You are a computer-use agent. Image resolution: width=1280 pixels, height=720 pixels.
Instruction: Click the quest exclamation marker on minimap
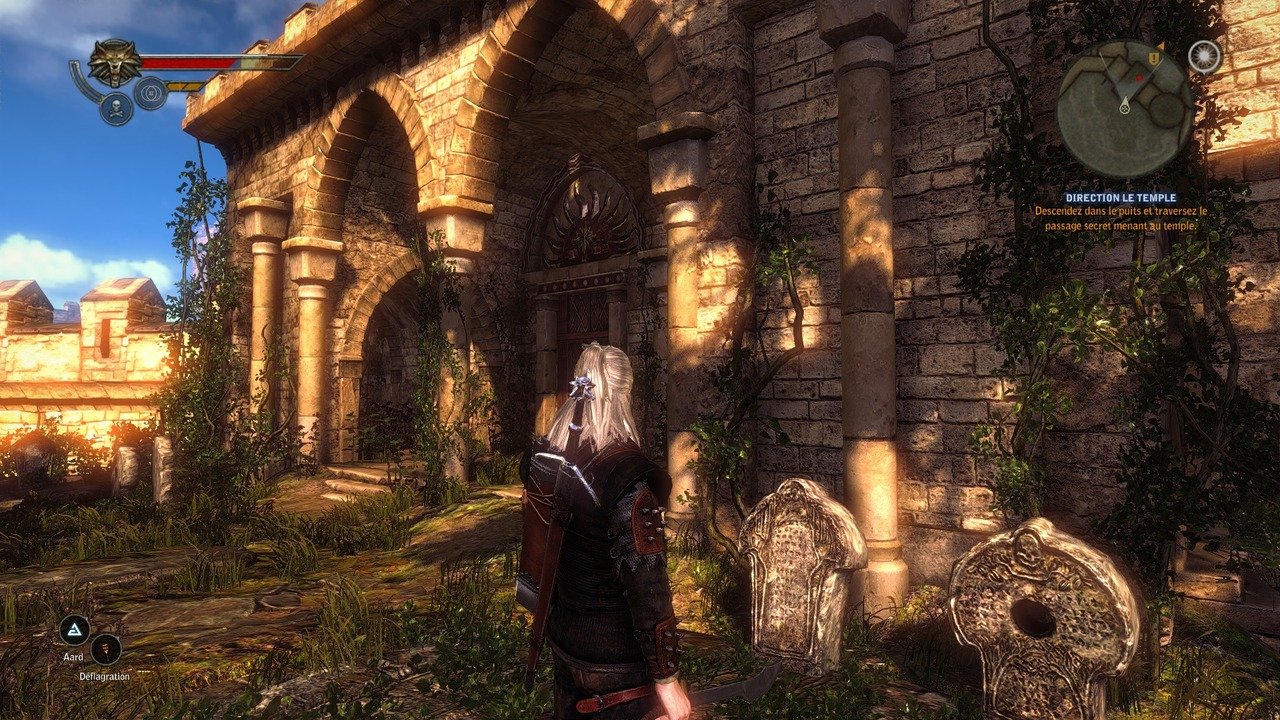click(1152, 56)
